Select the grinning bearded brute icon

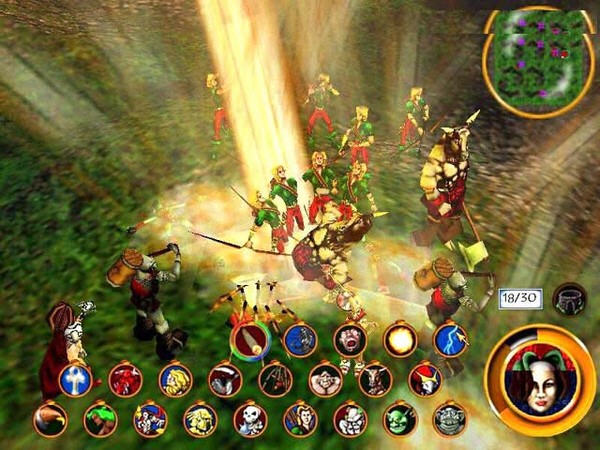pyautogui.click(x=325, y=380)
